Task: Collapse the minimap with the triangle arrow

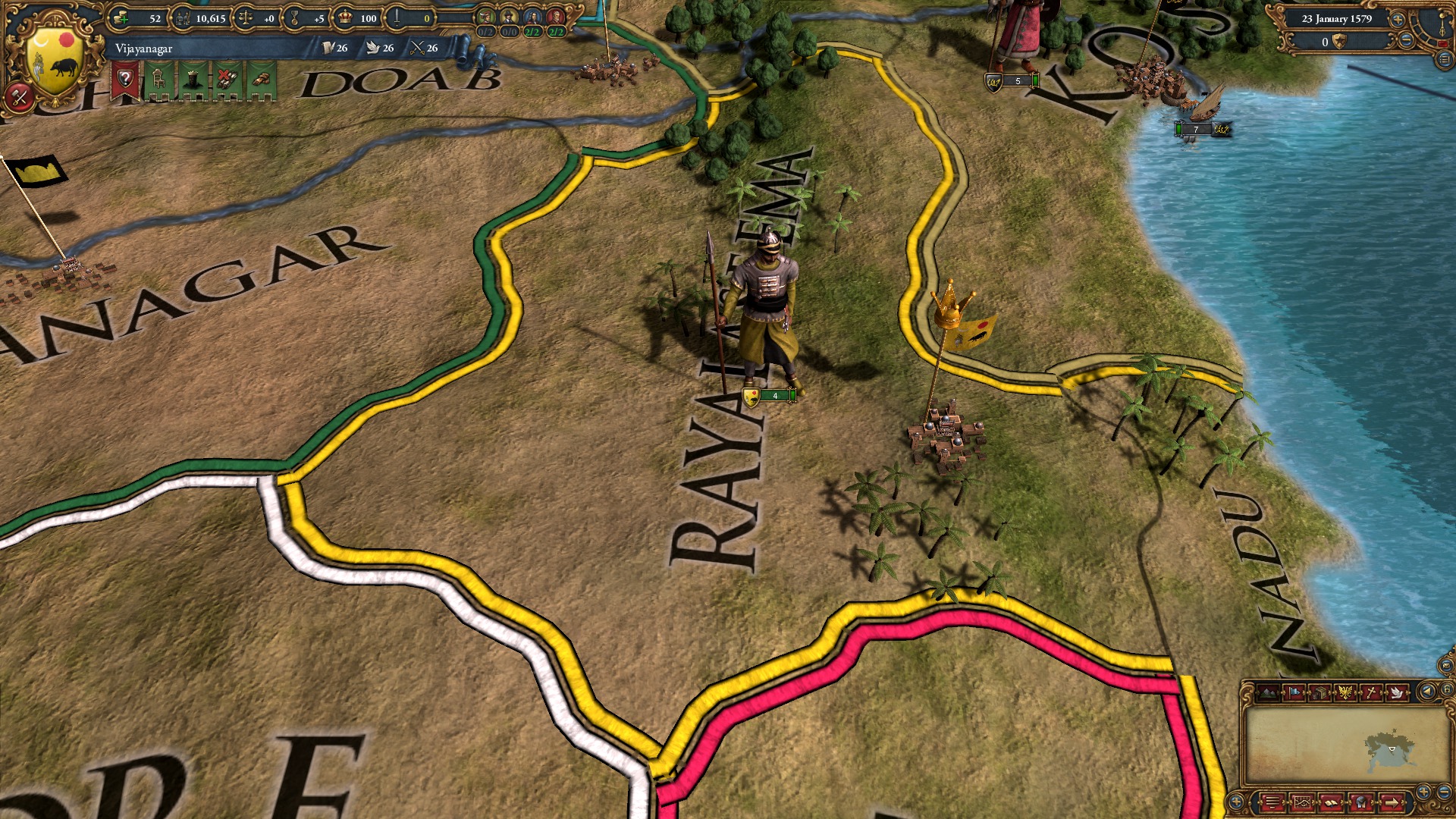Action: pos(1427,691)
